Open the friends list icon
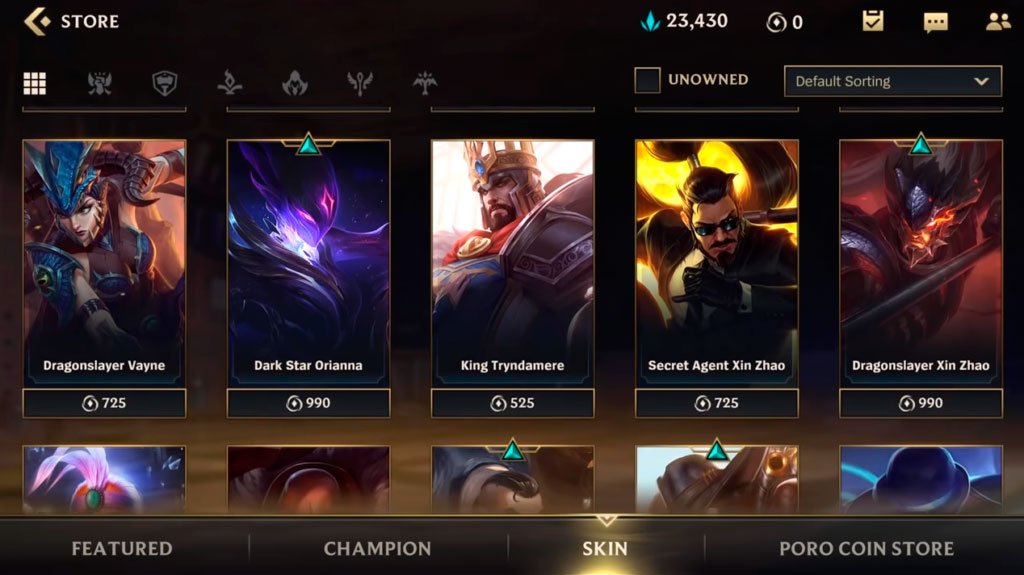Viewport: 1024px width, 575px height. [x=997, y=21]
